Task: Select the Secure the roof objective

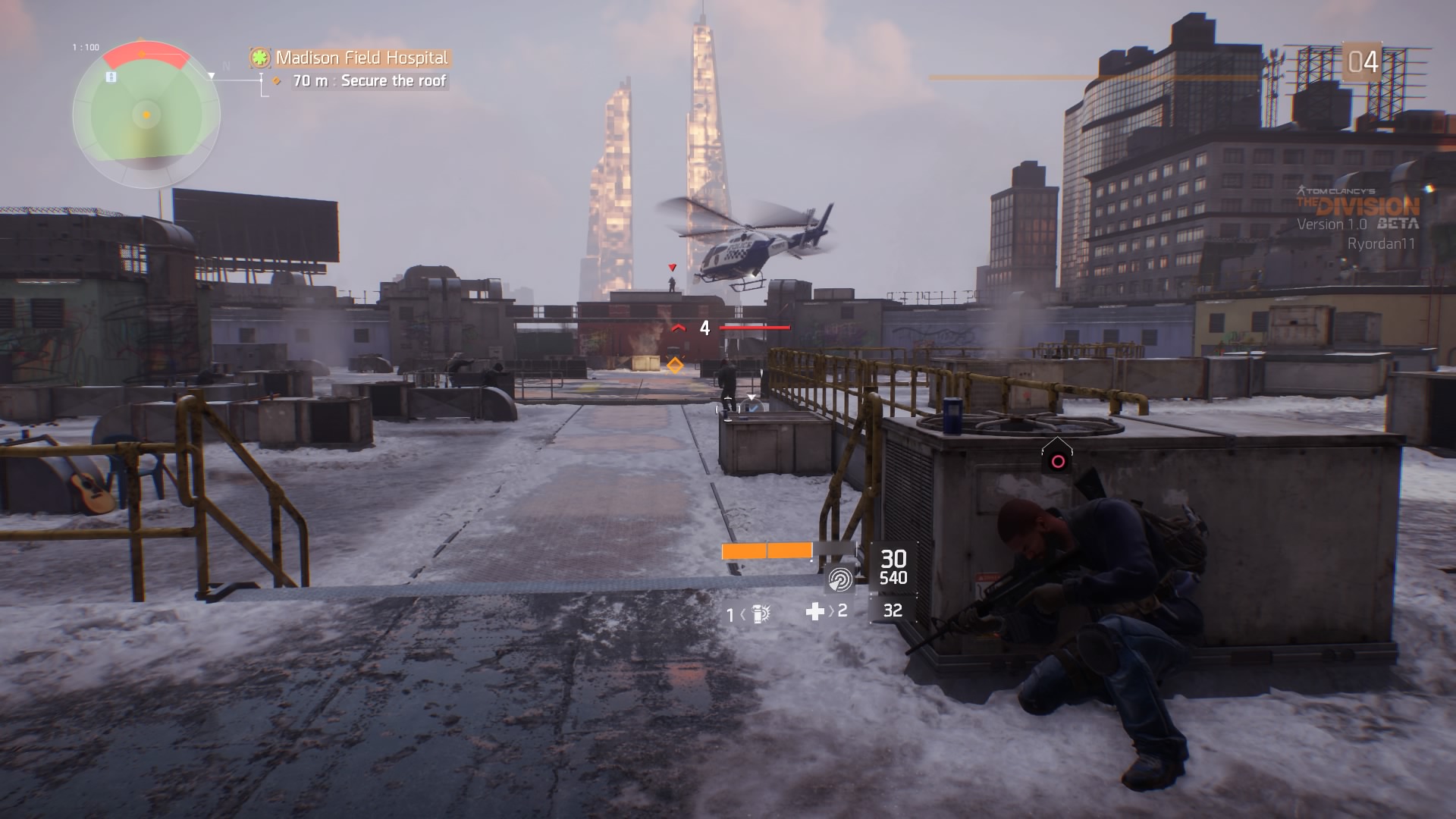Action: coord(393,80)
